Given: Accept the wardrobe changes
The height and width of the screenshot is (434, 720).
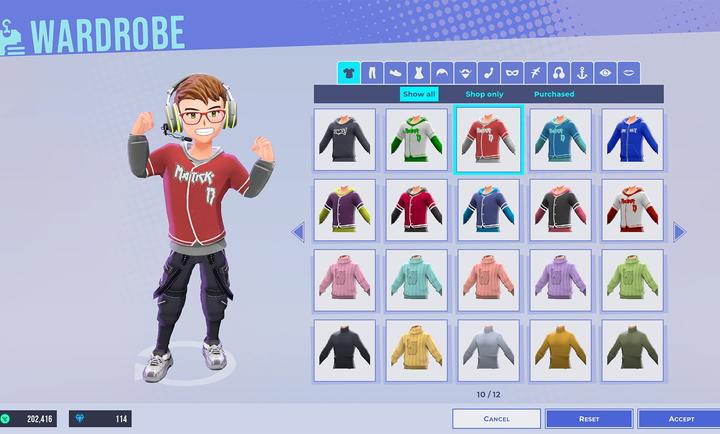Looking at the screenshot, I should coord(680,419).
